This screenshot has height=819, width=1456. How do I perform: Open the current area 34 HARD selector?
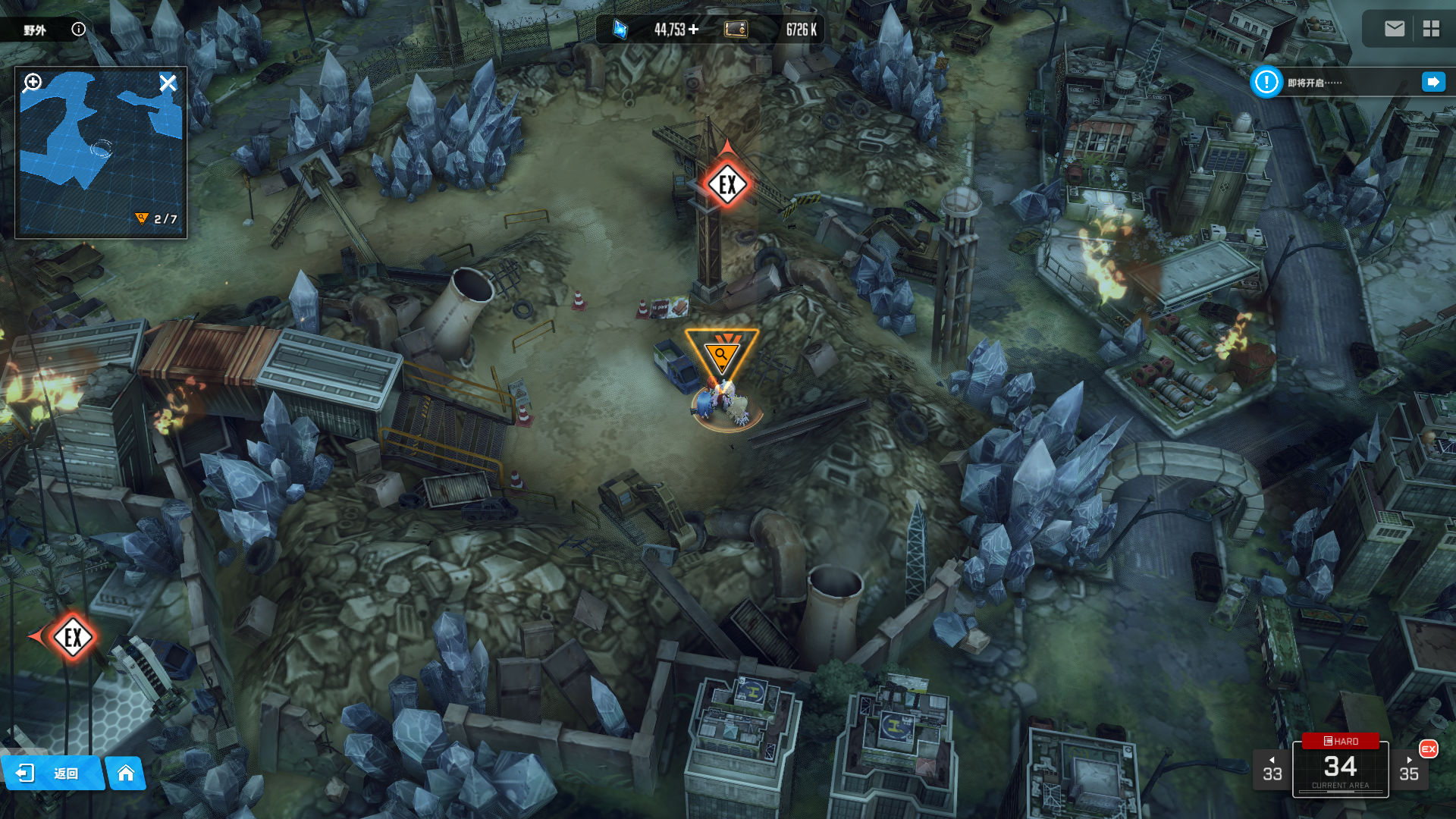coord(1340,767)
